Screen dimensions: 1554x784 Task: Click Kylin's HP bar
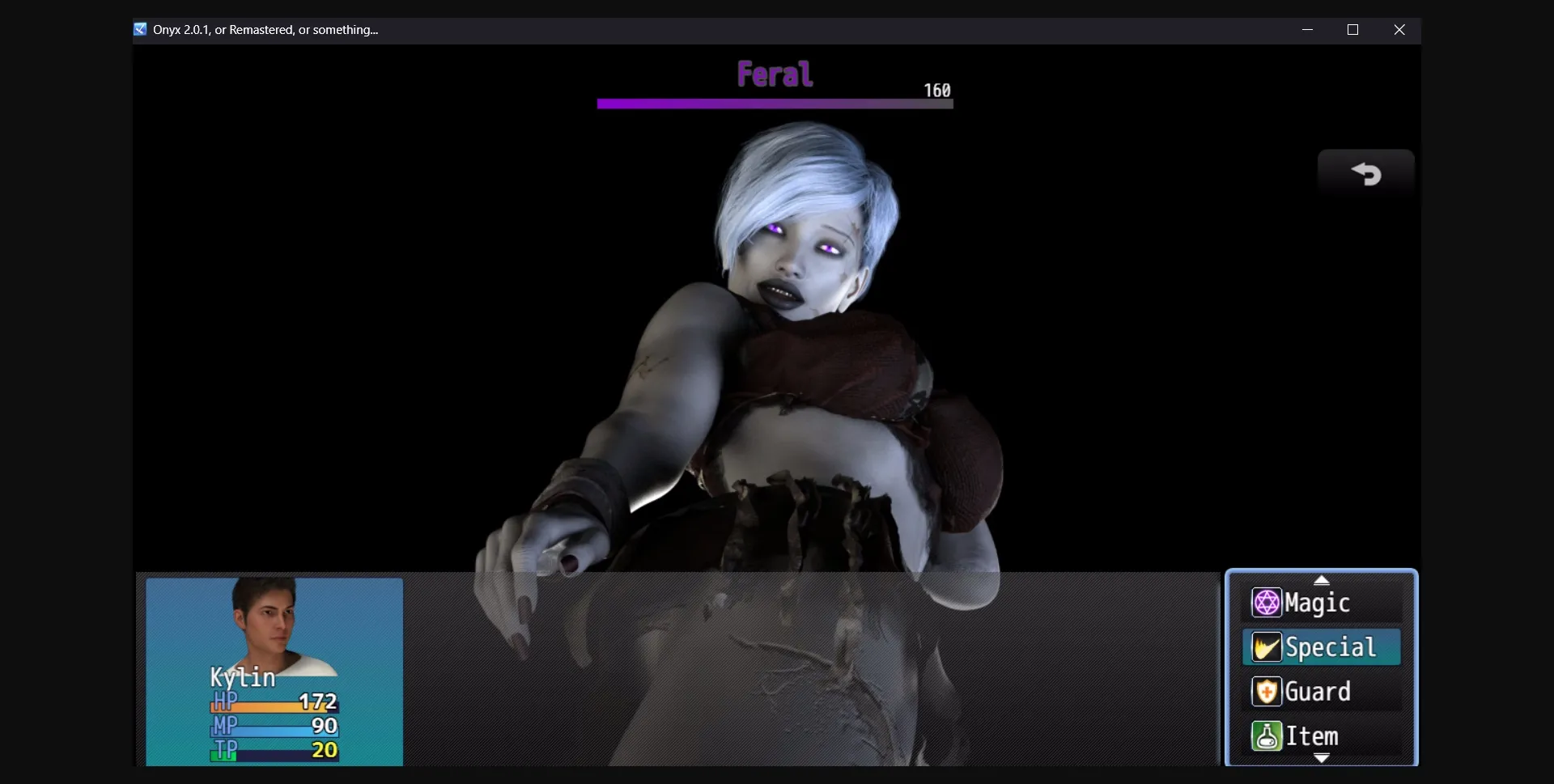click(x=275, y=705)
